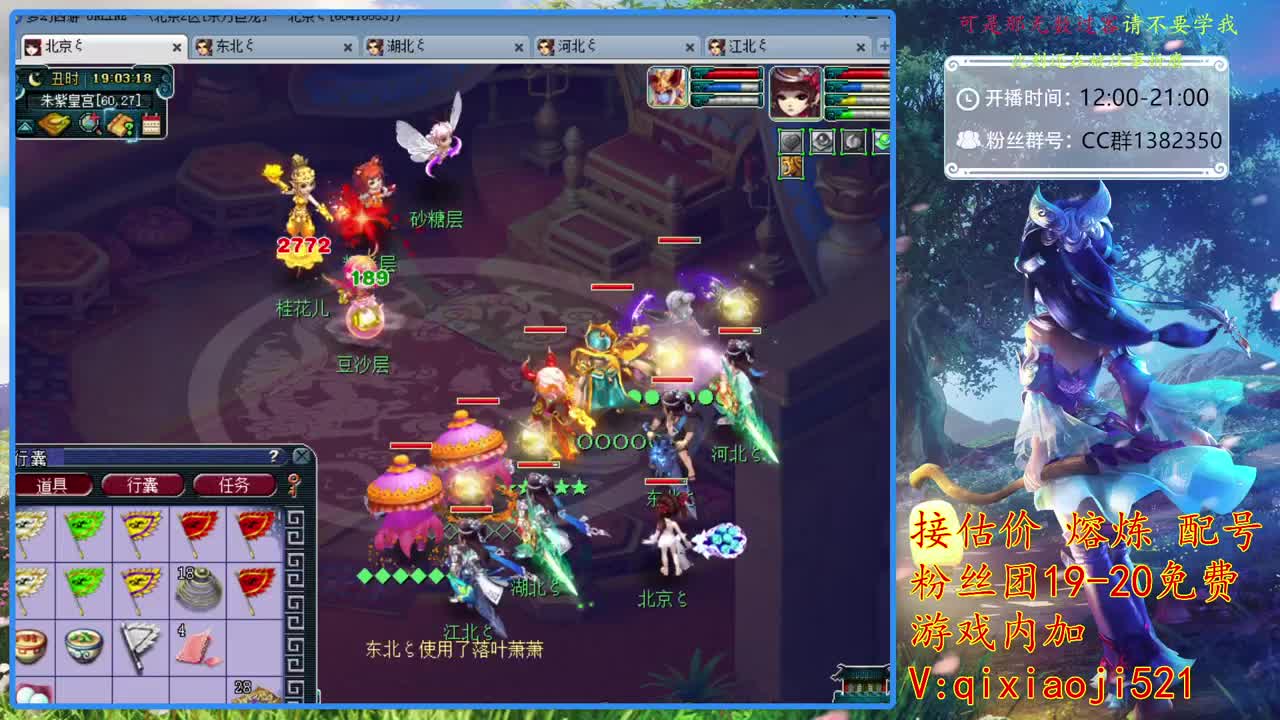This screenshot has height=720, width=1280.
Task: Click the moon icon beside the game clock
Action: pos(34,78)
